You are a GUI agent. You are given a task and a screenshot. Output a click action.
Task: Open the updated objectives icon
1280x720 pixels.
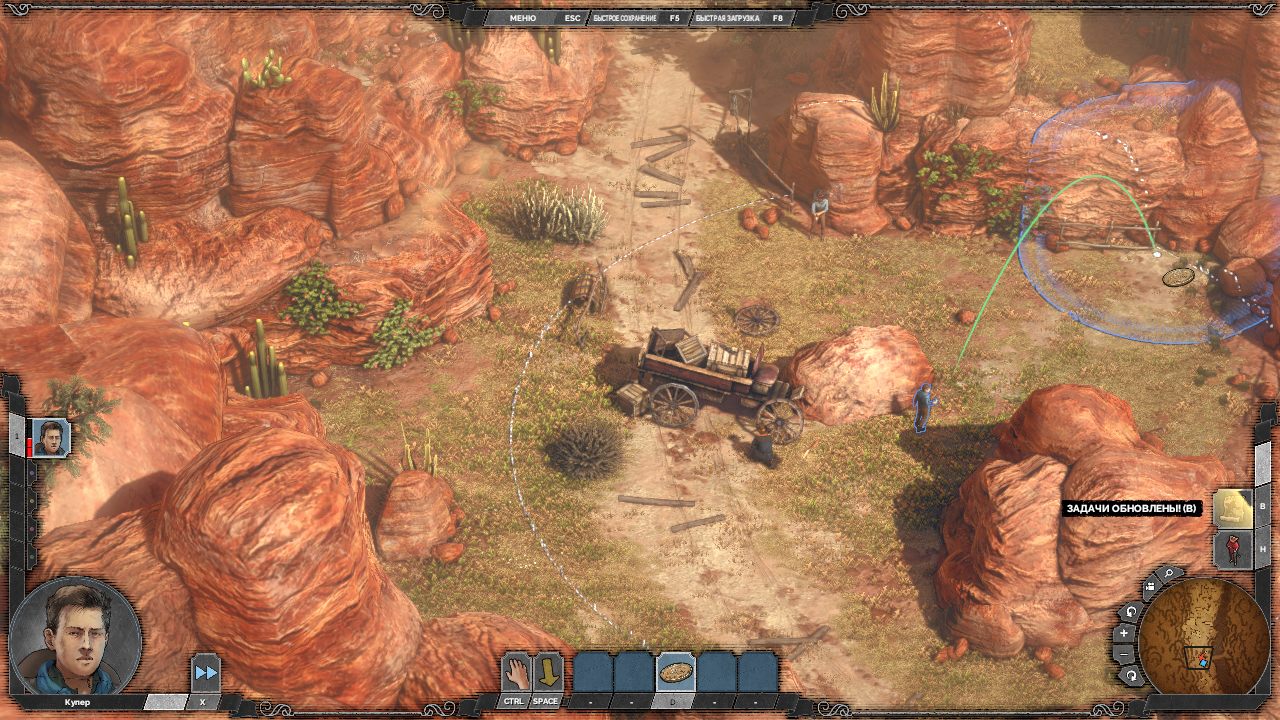[1232, 508]
